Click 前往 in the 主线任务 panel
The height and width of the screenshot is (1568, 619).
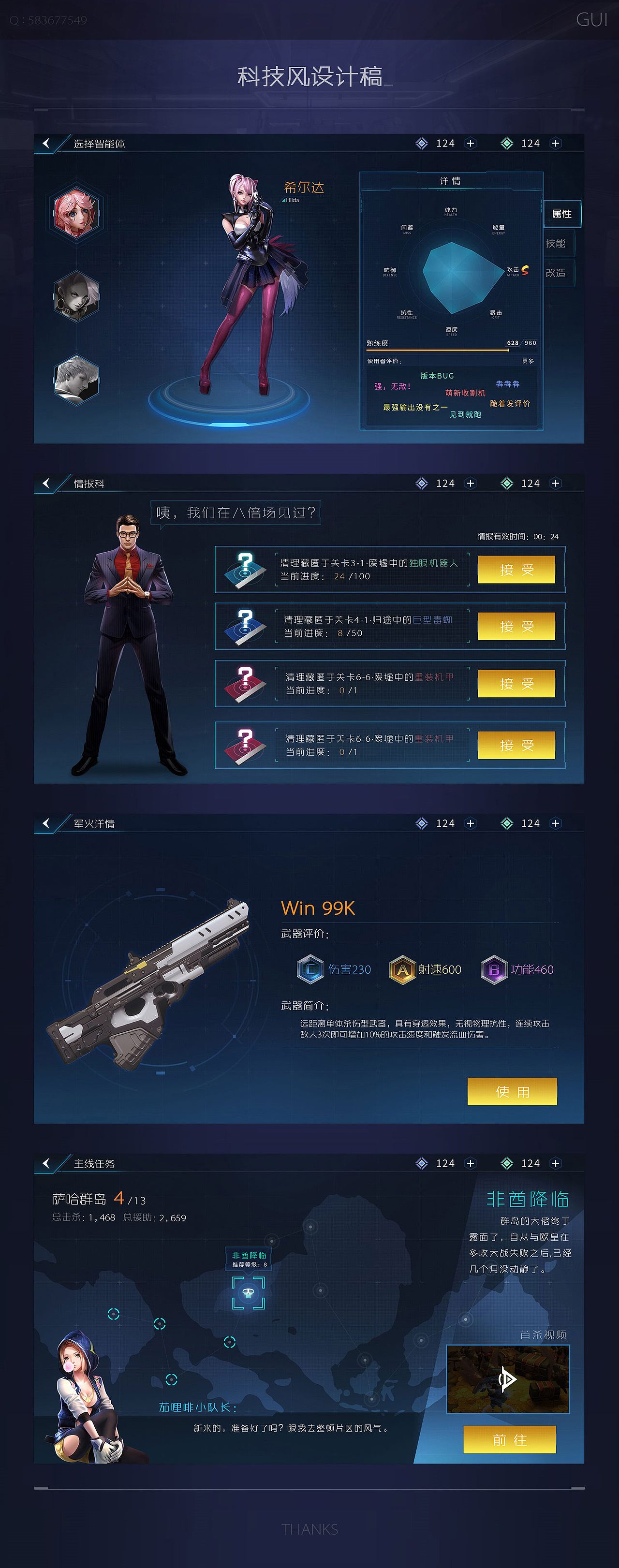click(x=510, y=1441)
